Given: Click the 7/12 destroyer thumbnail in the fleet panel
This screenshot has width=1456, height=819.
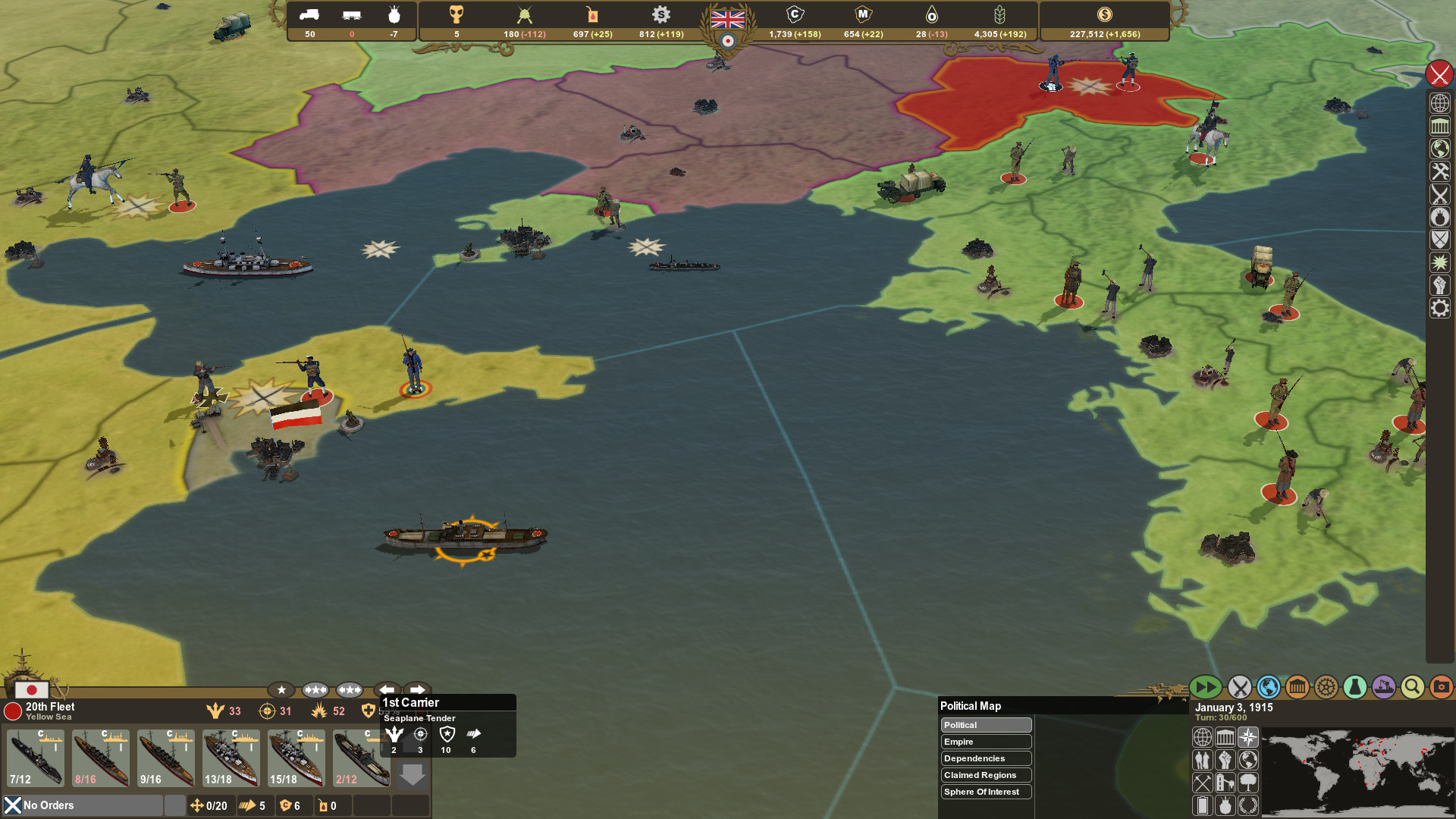Looking at the screenshot, I should coord(34,758).
